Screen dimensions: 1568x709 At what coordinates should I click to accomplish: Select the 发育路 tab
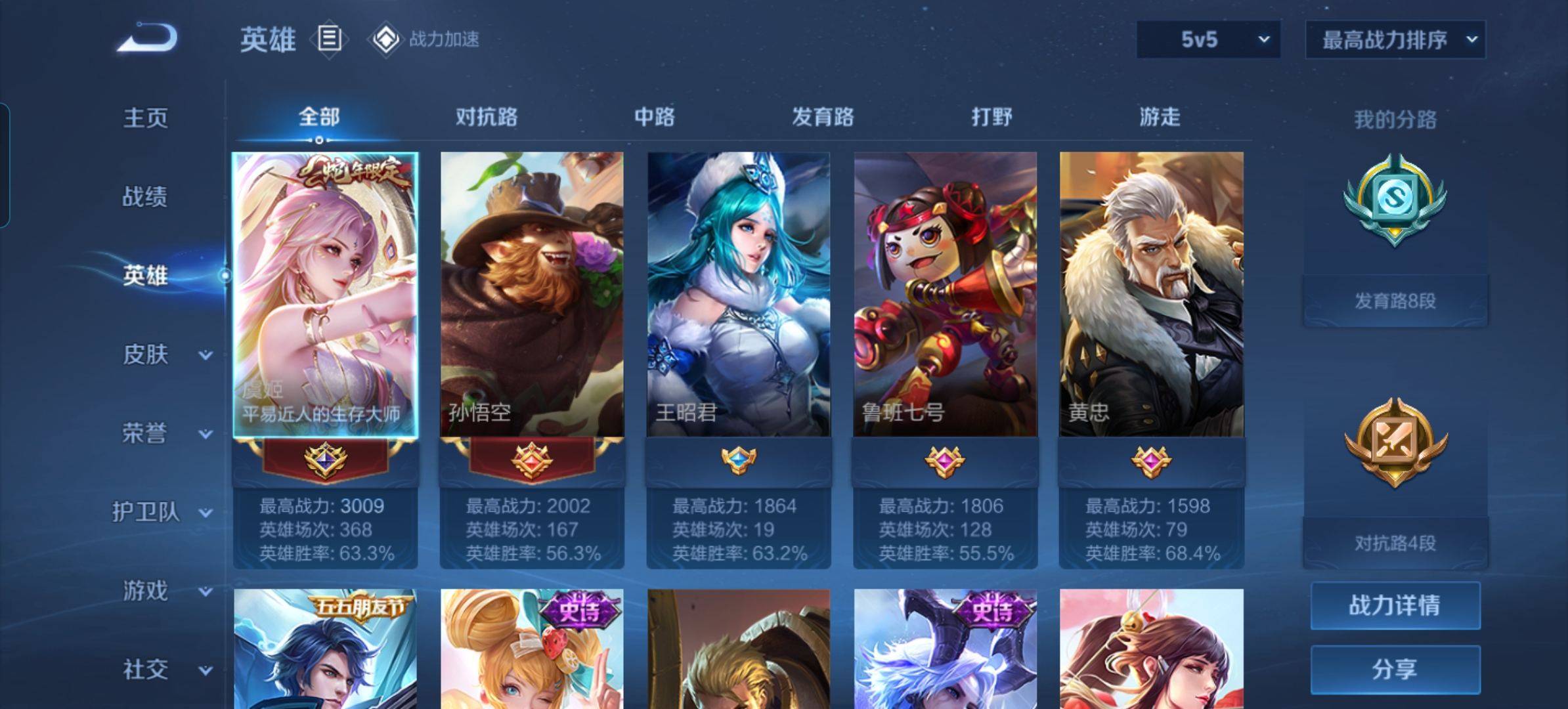pos(823,117)
